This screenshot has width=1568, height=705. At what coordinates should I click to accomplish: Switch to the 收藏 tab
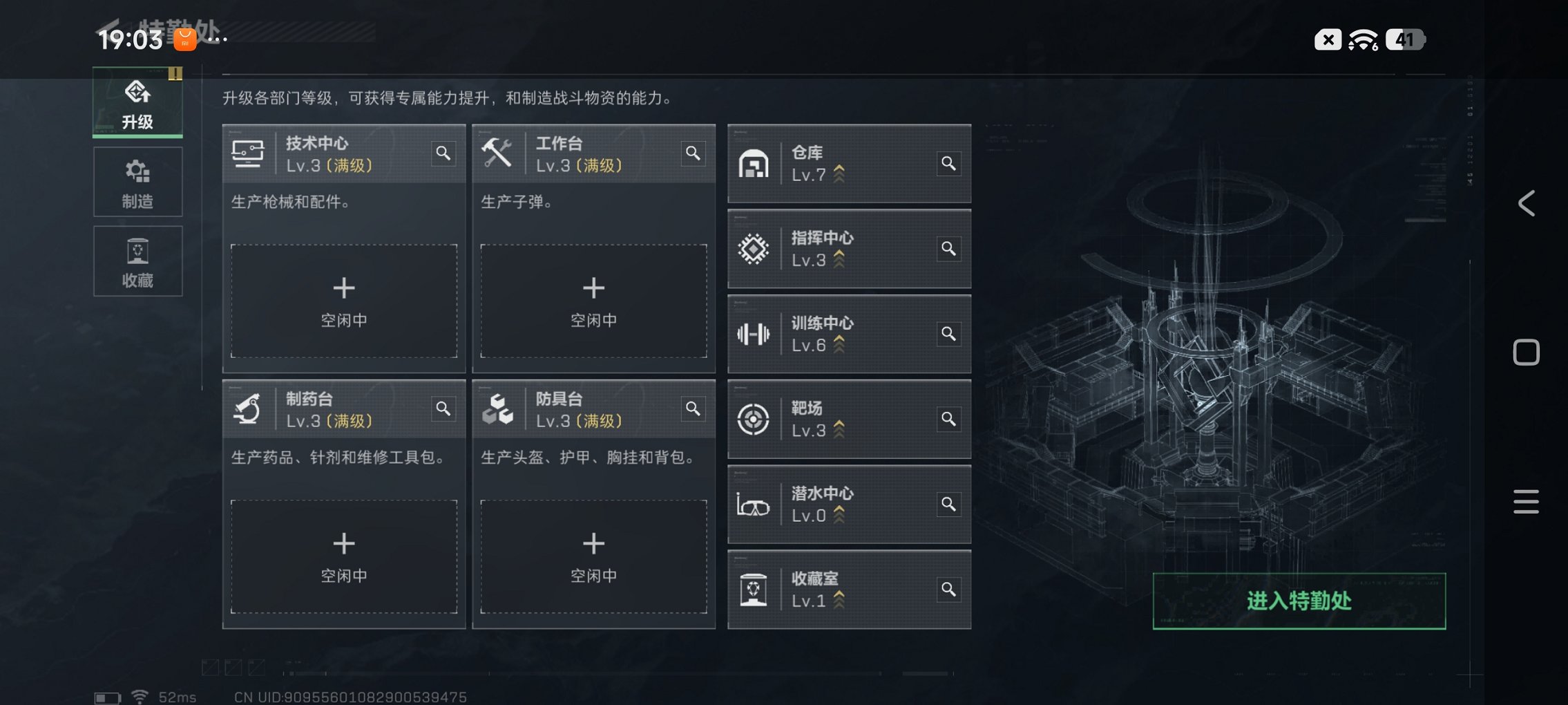tap(137, 261)
